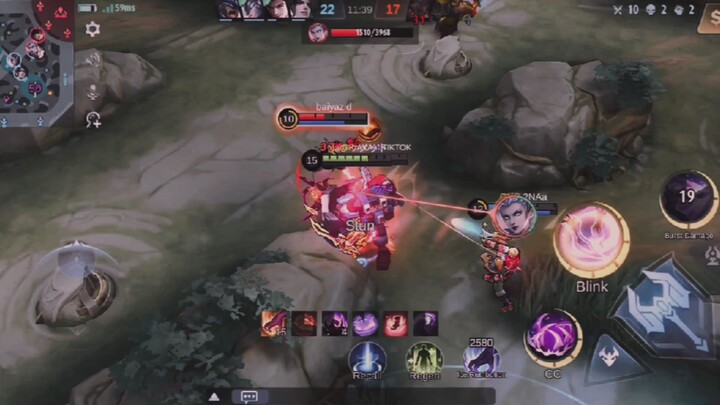Viewport: 720px width, 405px height.
Task: Tap the enemy hero portrait beside the health bar
Action: pos(318,32)
